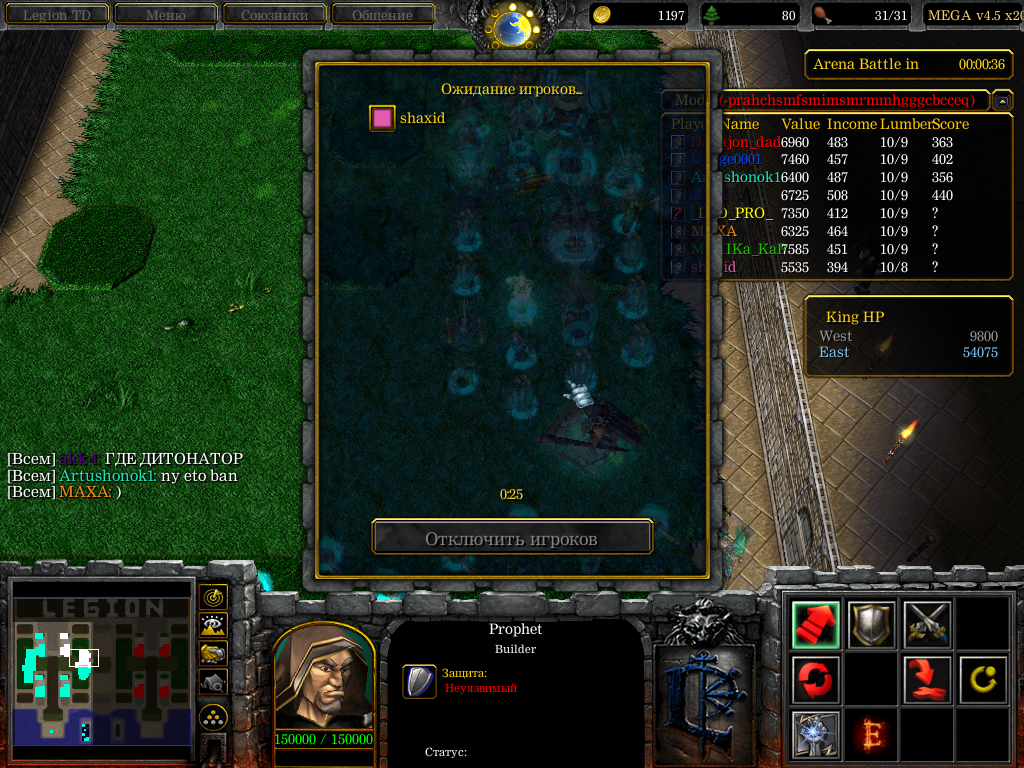Use the silver shield command icon

(x=872, y=624)
